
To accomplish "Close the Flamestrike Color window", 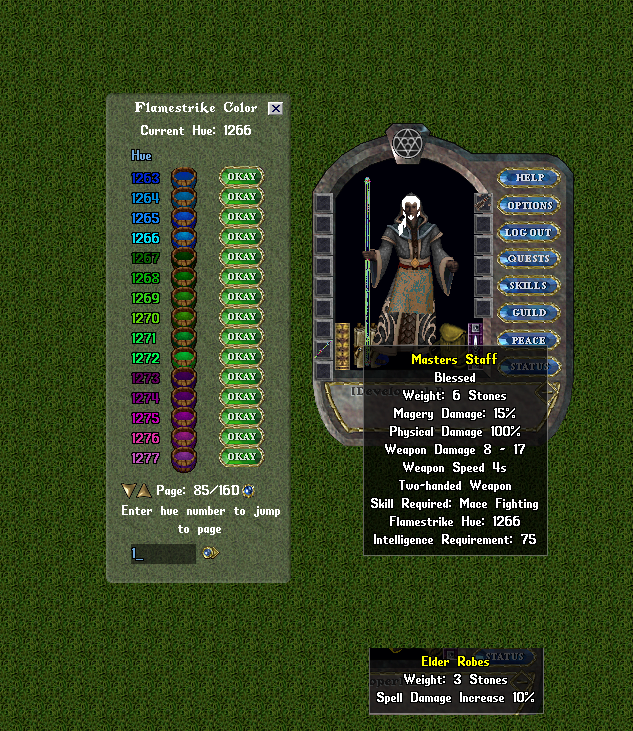I will (275, 108).
